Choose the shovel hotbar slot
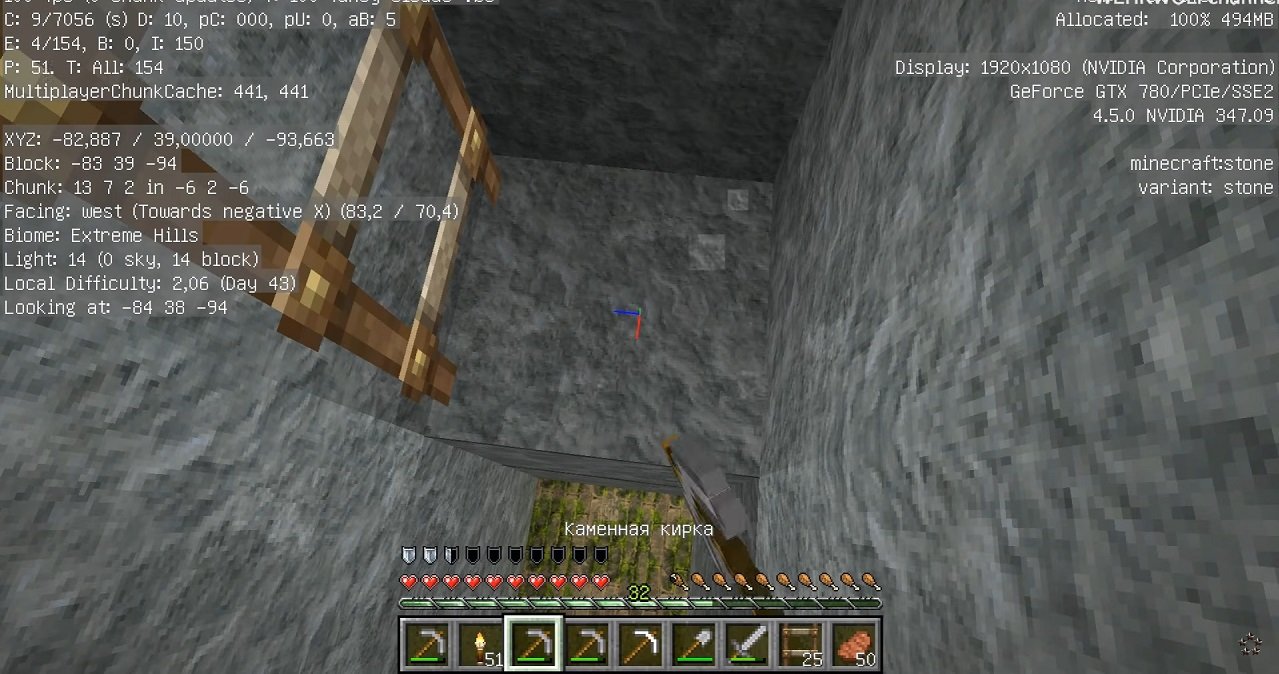Screen dimensions: 1279x674 click(x=693, y=644)
